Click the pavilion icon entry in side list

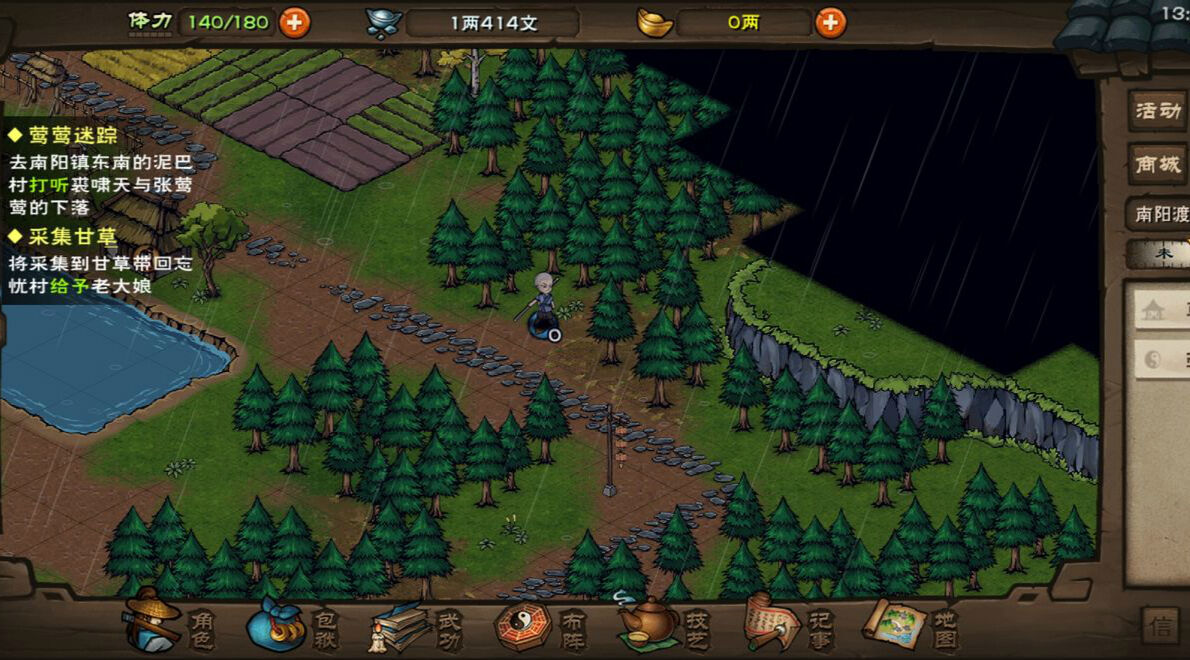pyautogui.click(x=1160, y=309)
